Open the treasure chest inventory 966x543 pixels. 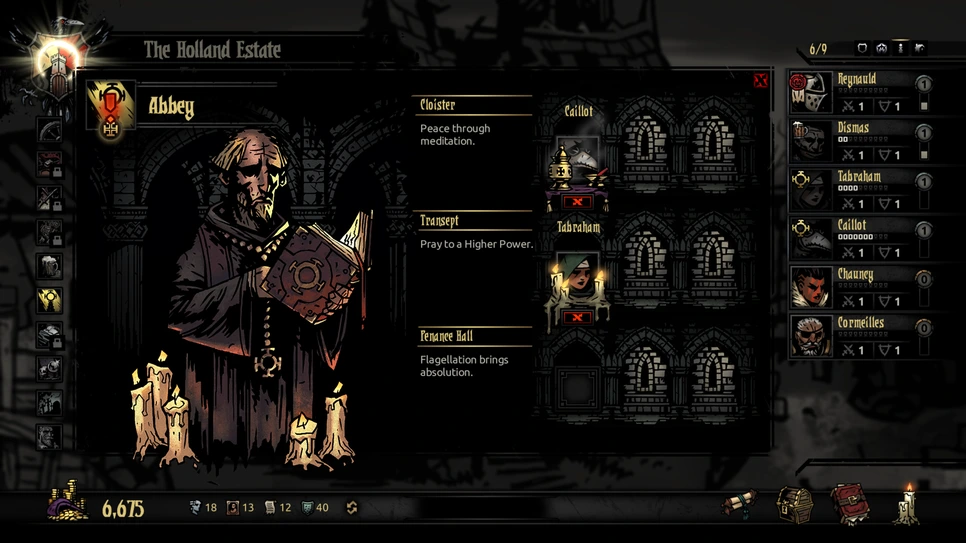[794, 505]
